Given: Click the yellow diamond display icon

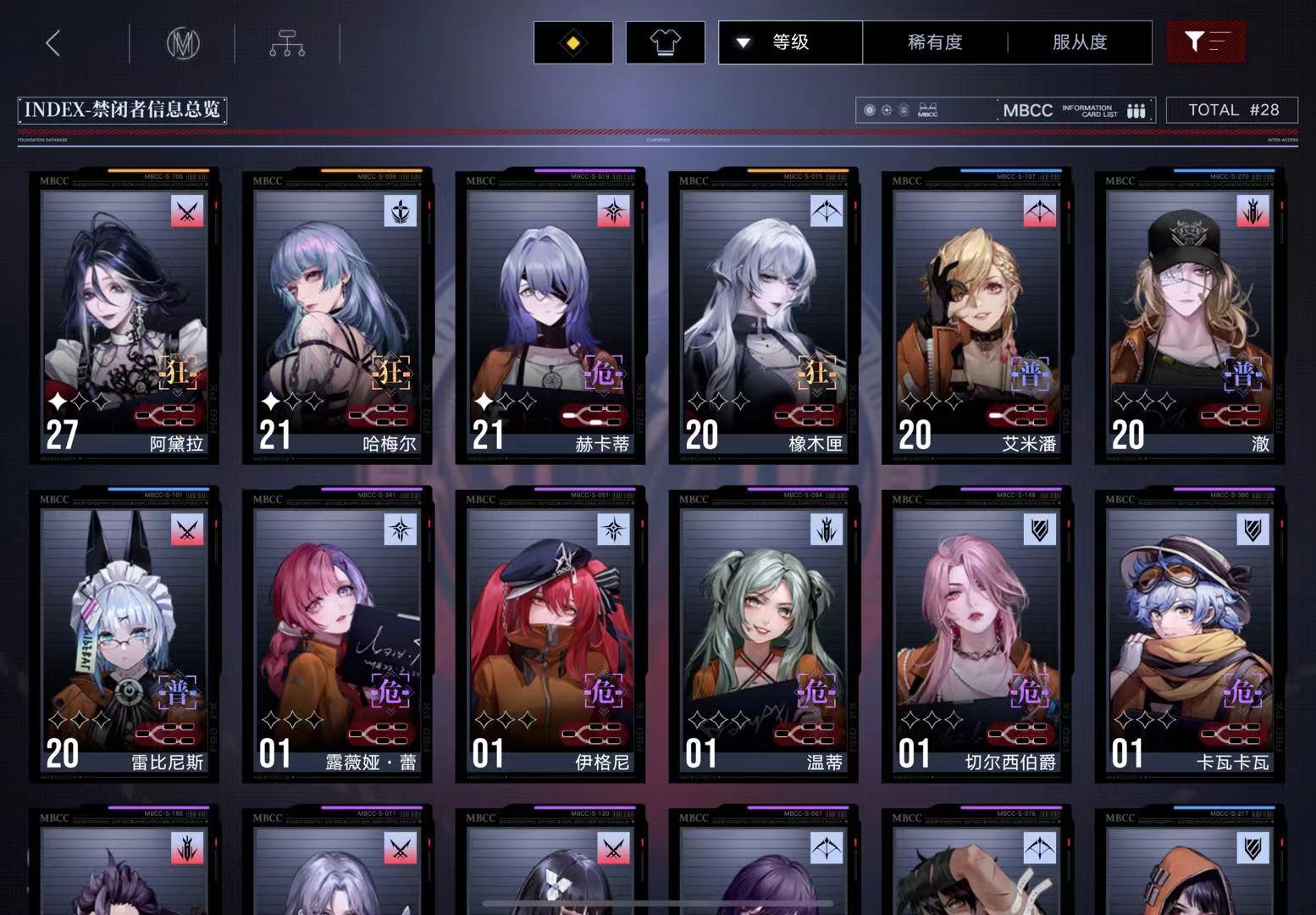Looking at the screenshot, I should pos(572,42).
